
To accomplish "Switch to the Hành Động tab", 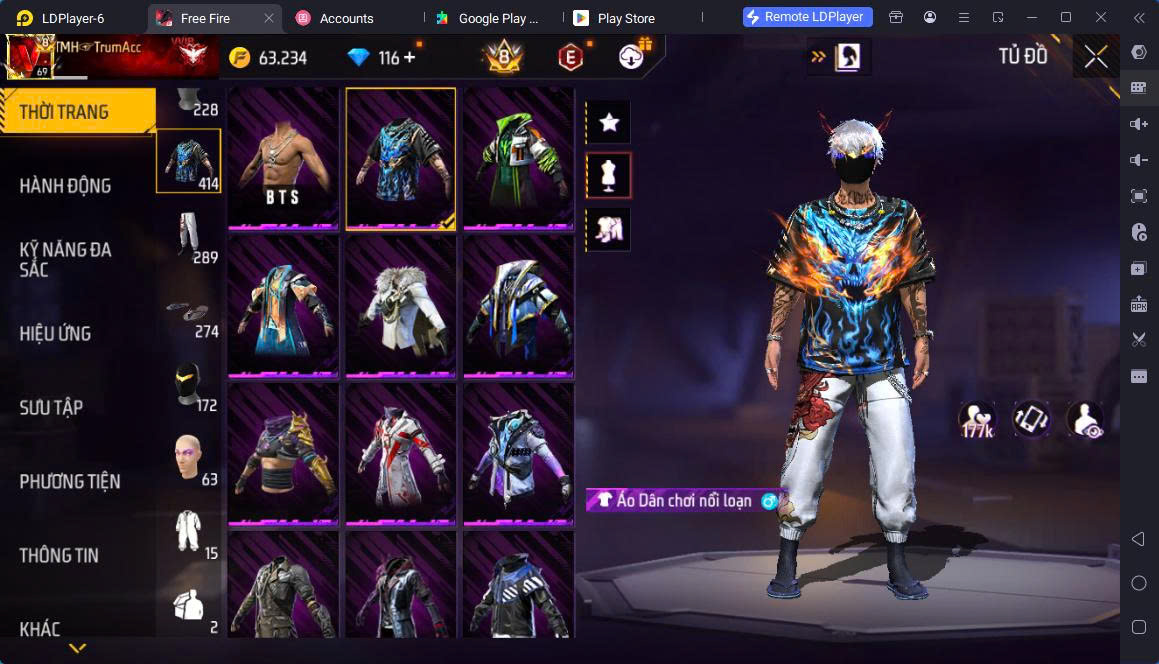I will 66,186.
